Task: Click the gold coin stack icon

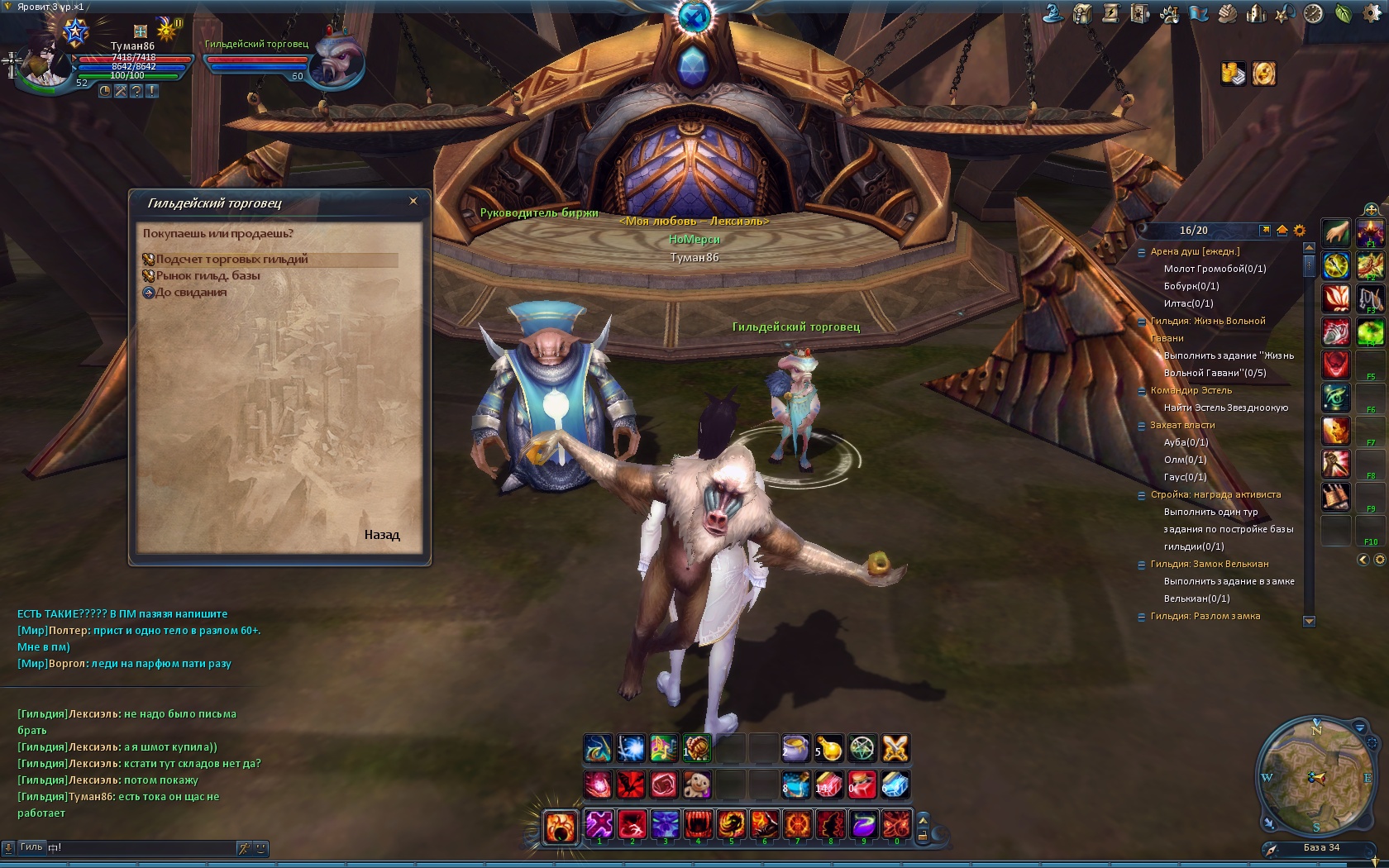Action: (1233, 74)
